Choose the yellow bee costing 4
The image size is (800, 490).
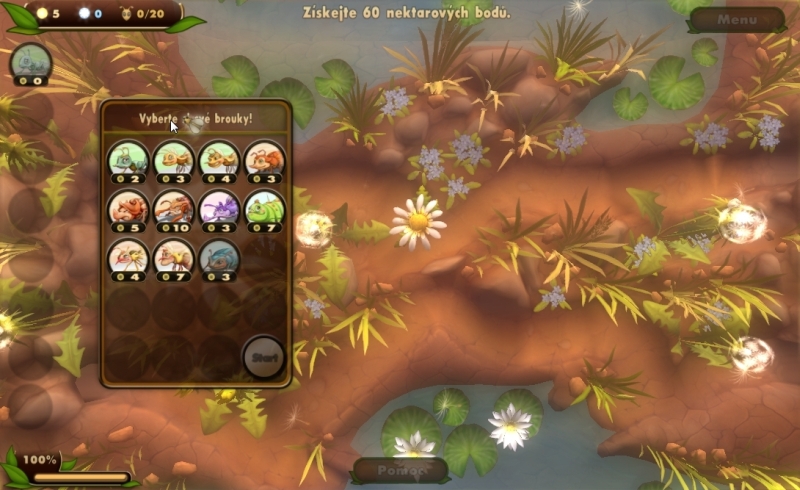tap(127, 258)
